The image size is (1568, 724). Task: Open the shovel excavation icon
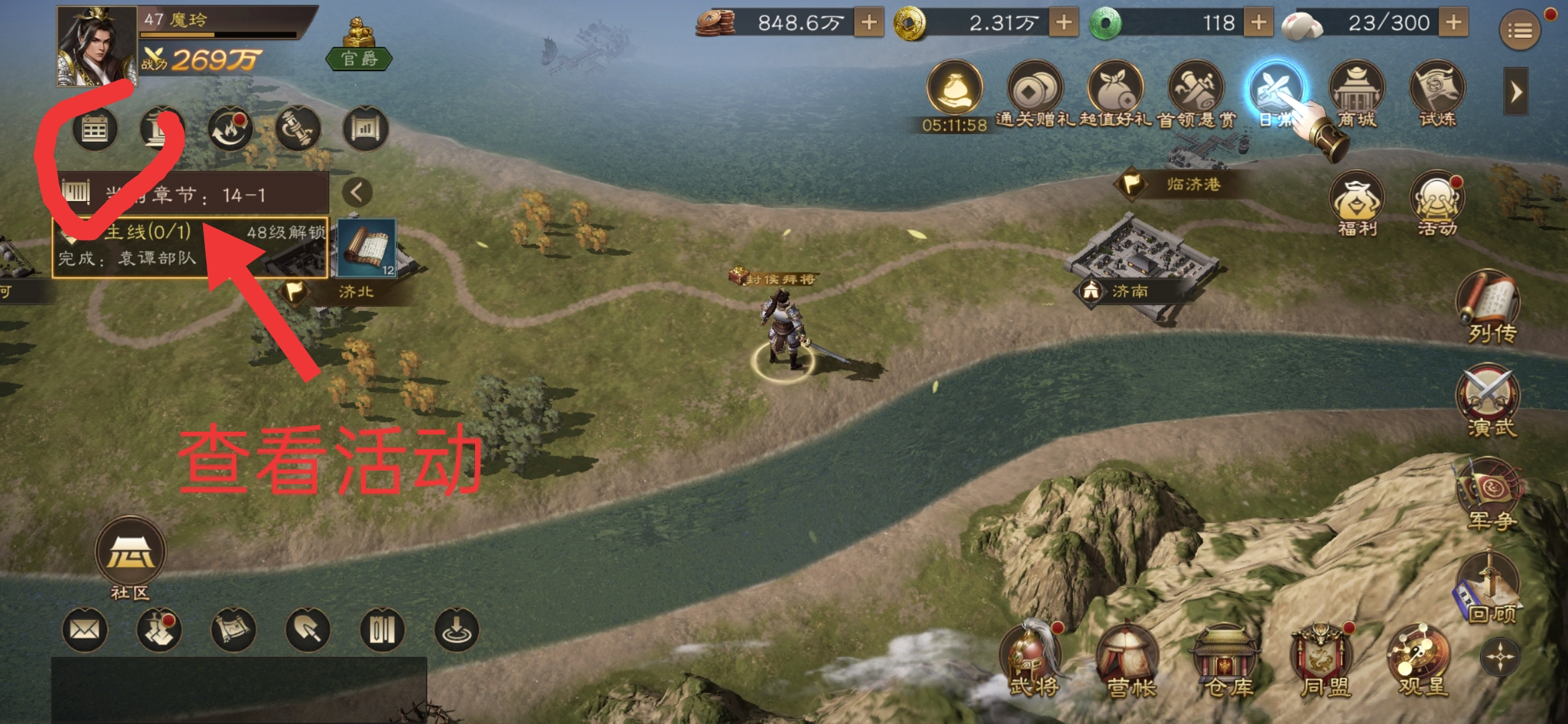click(x=306, y=629)
